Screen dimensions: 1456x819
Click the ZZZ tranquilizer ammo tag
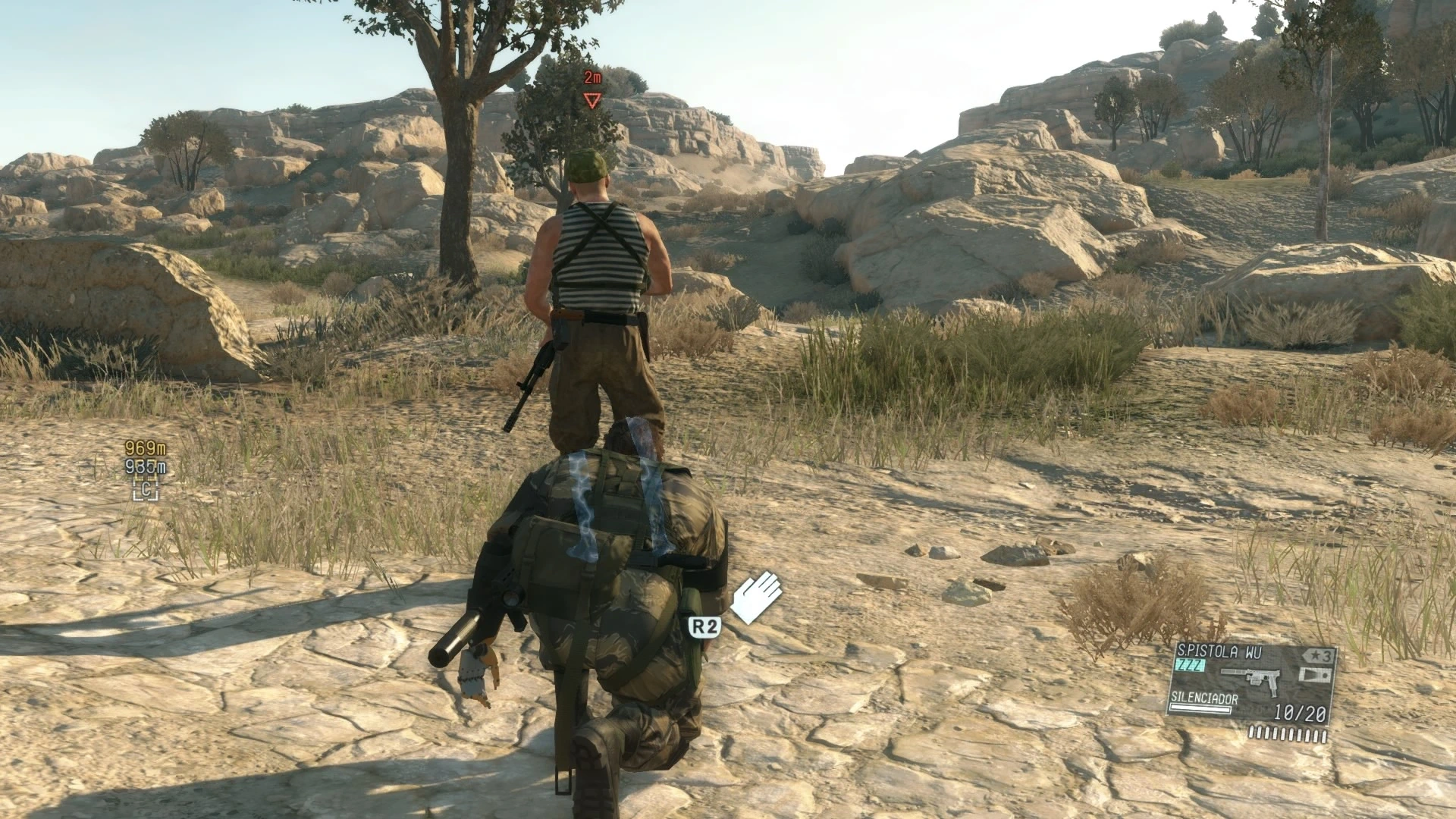(x=1190, y=665)
